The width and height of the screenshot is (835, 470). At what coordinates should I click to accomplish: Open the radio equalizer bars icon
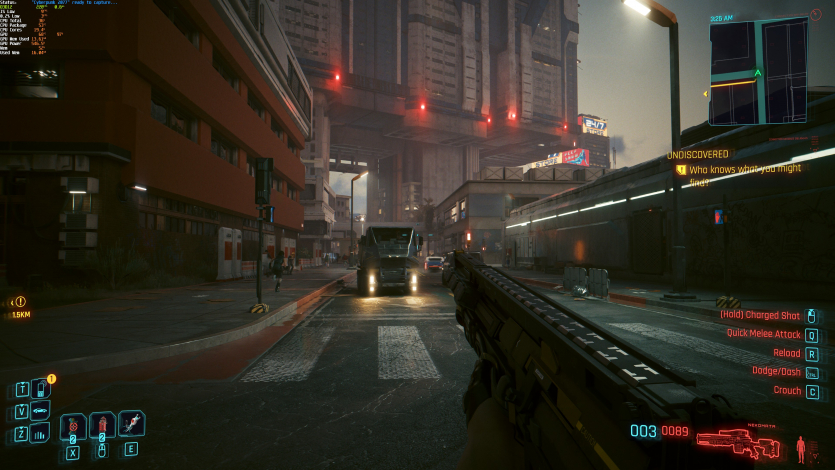tap(40, 433)
